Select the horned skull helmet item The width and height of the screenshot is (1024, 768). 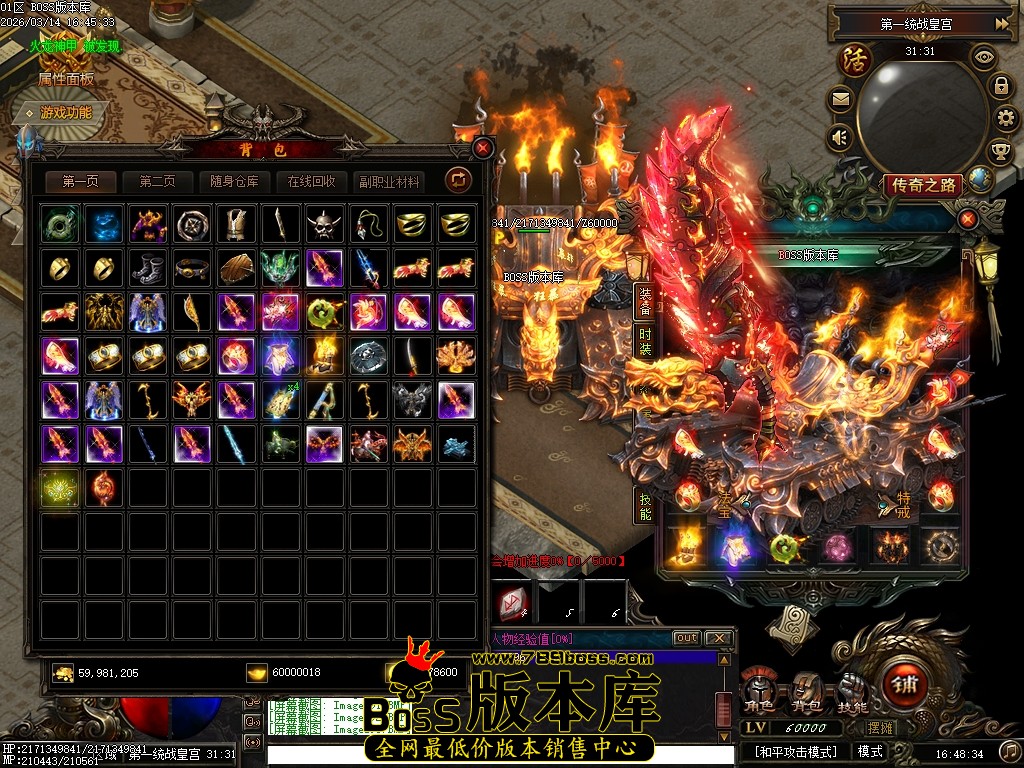(323, 224)
